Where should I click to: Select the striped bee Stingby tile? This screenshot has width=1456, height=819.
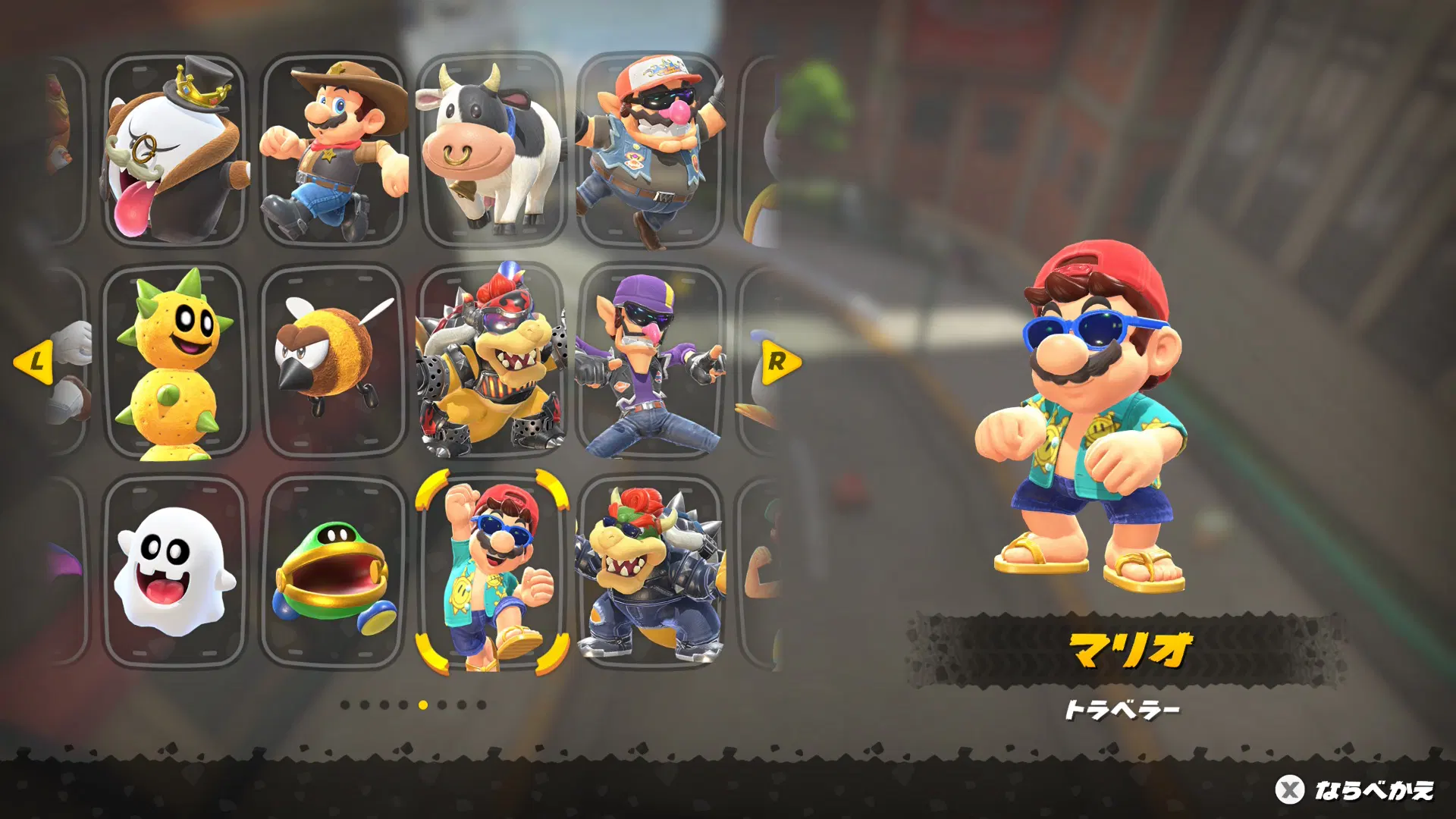(x=334, y=362)
